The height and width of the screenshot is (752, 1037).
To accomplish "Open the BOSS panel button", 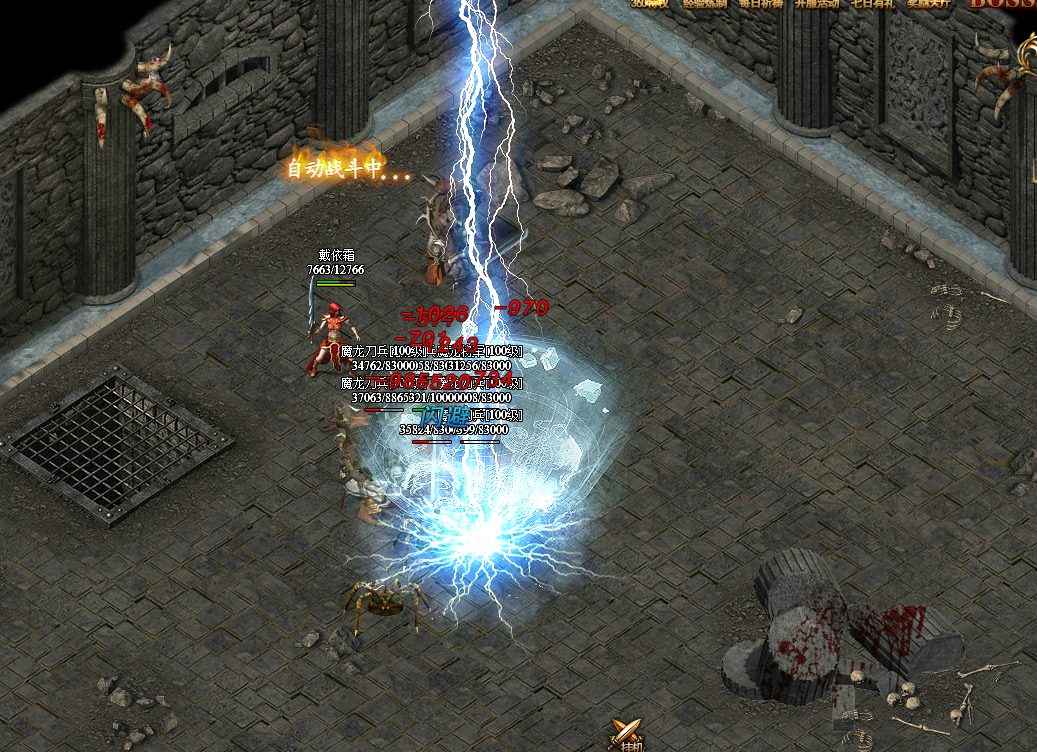I will 1002,4.
